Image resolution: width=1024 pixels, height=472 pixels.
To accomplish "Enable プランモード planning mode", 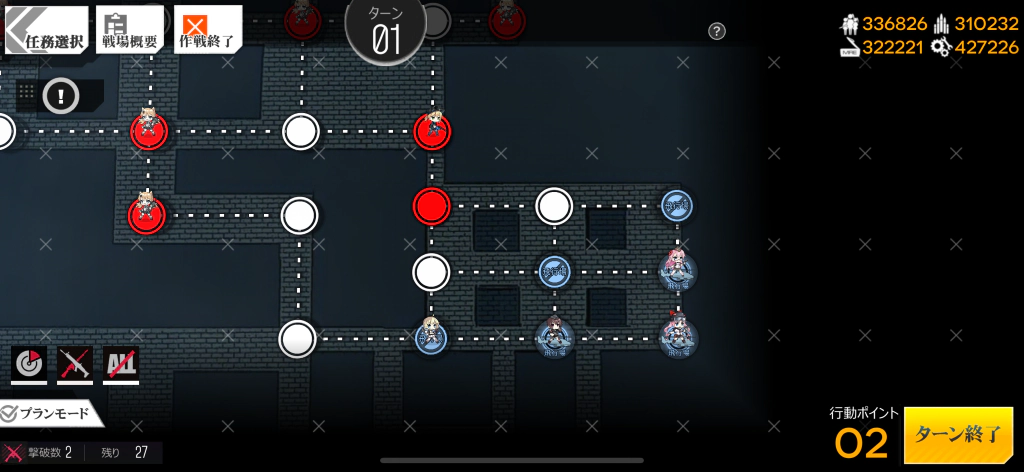I will pos(50,413).
